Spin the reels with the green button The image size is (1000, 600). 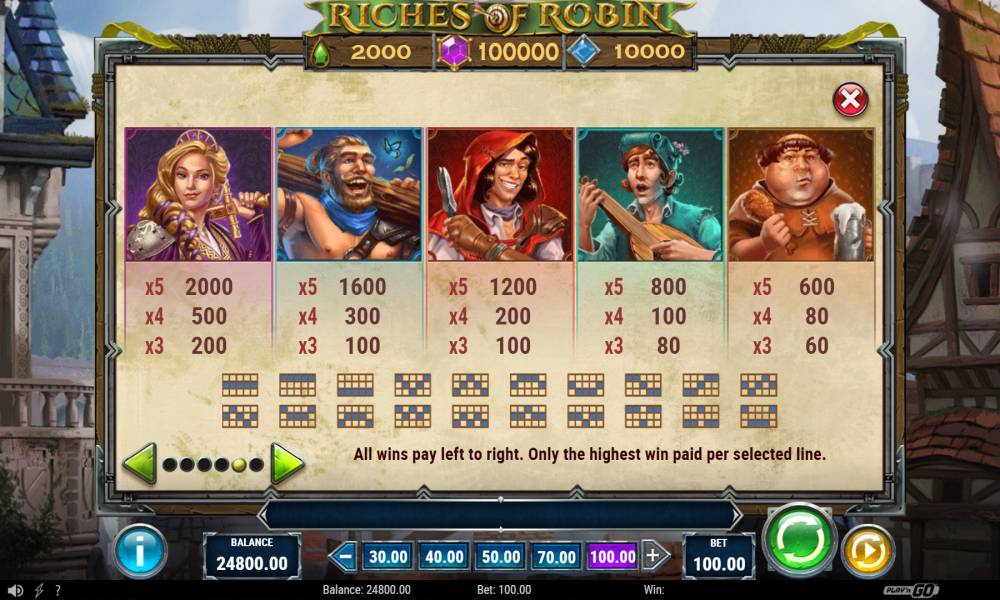(800, 541)
